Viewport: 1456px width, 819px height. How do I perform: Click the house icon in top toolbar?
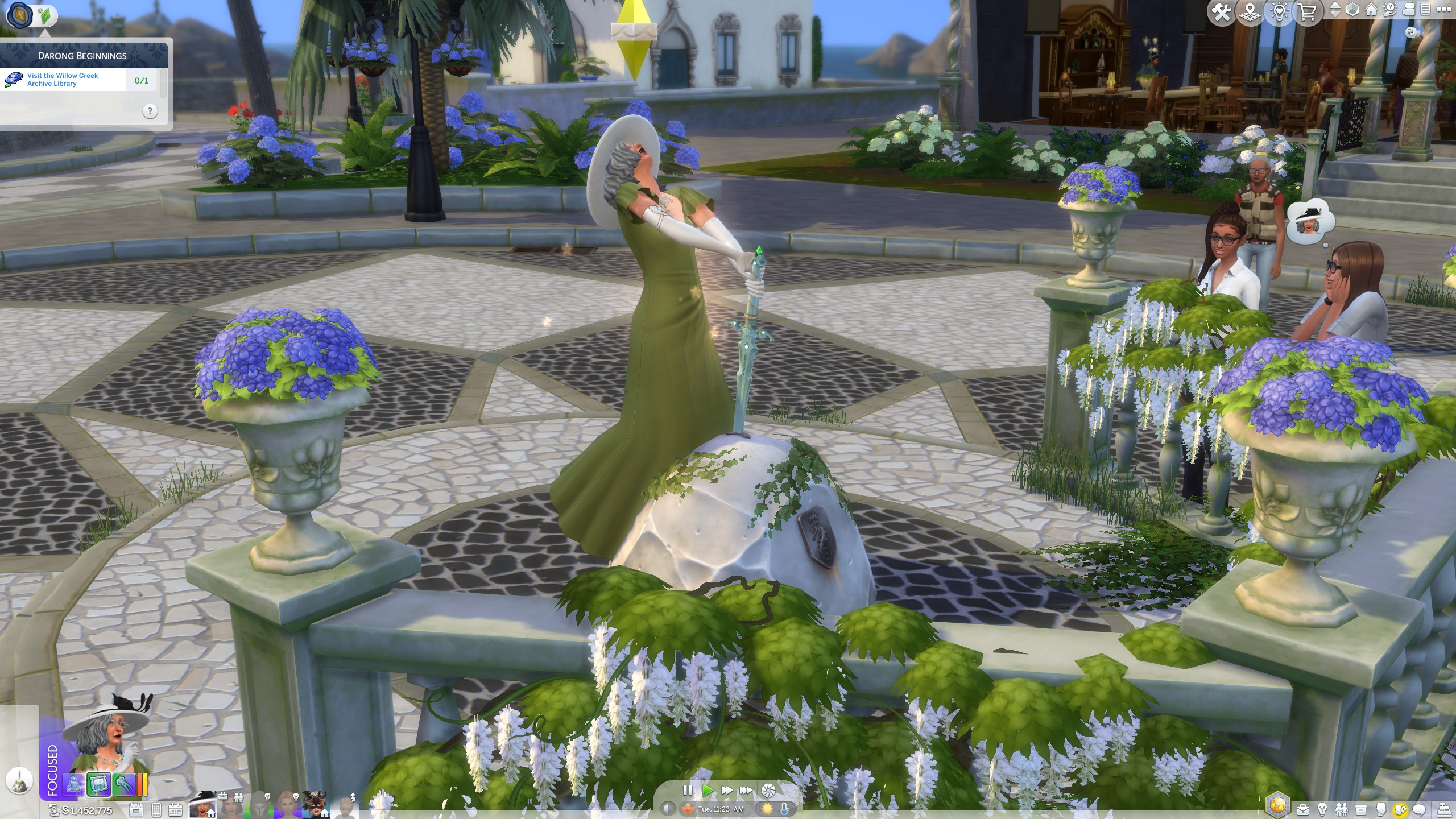click(x=1372, y=10)
